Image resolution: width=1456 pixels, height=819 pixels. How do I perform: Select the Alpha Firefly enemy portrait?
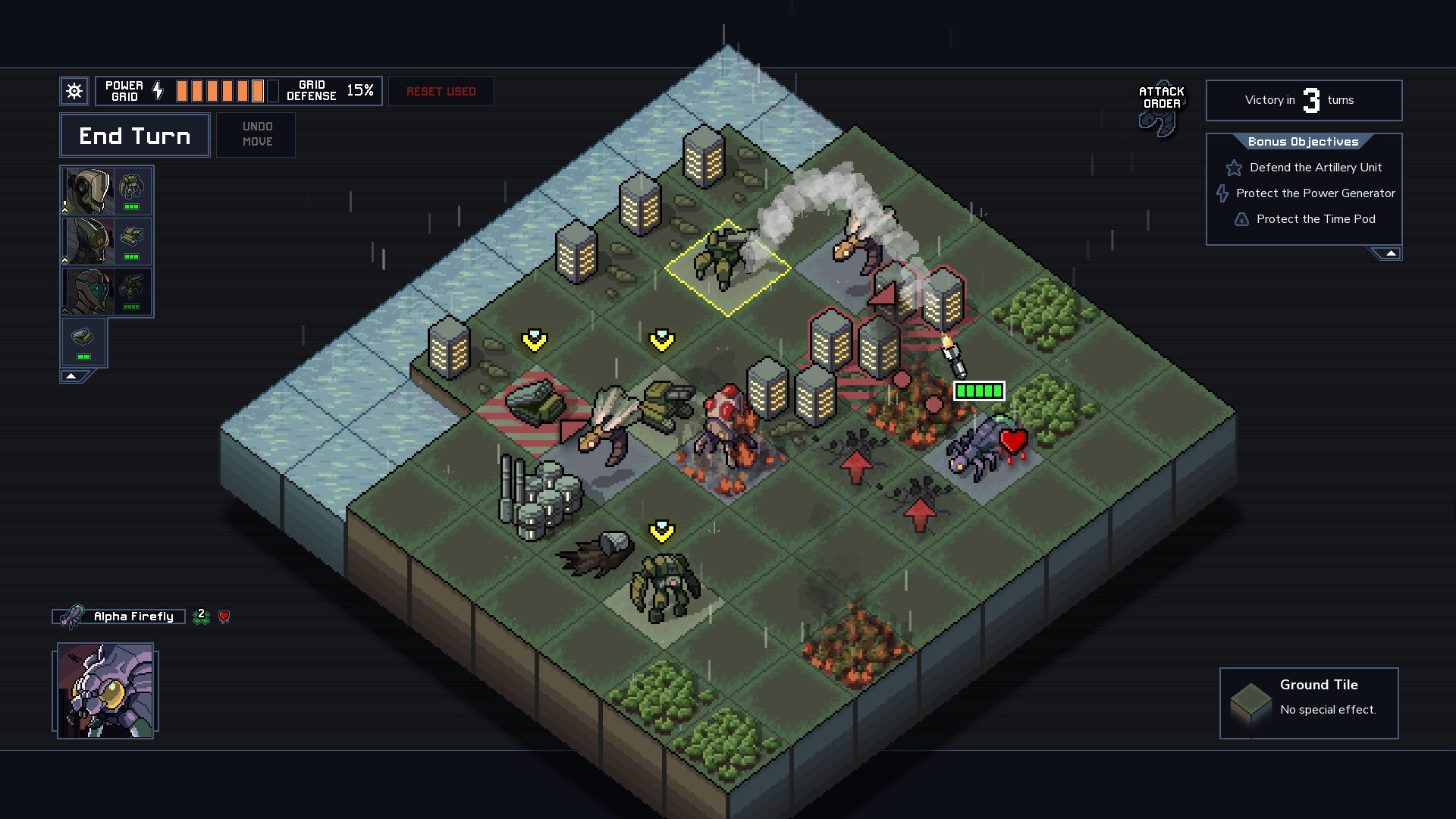point(105,691)
